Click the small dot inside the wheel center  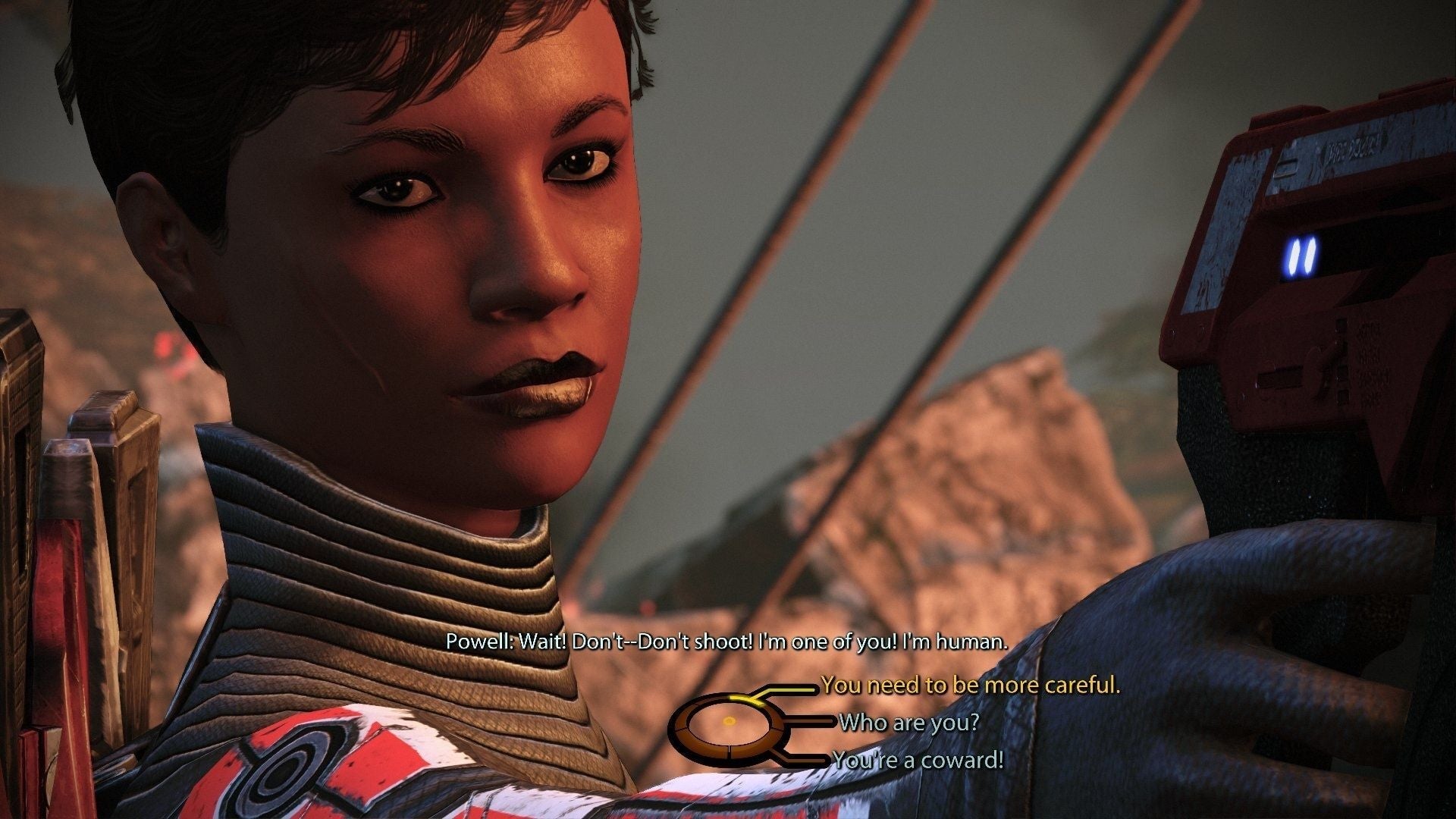[728, 720]
